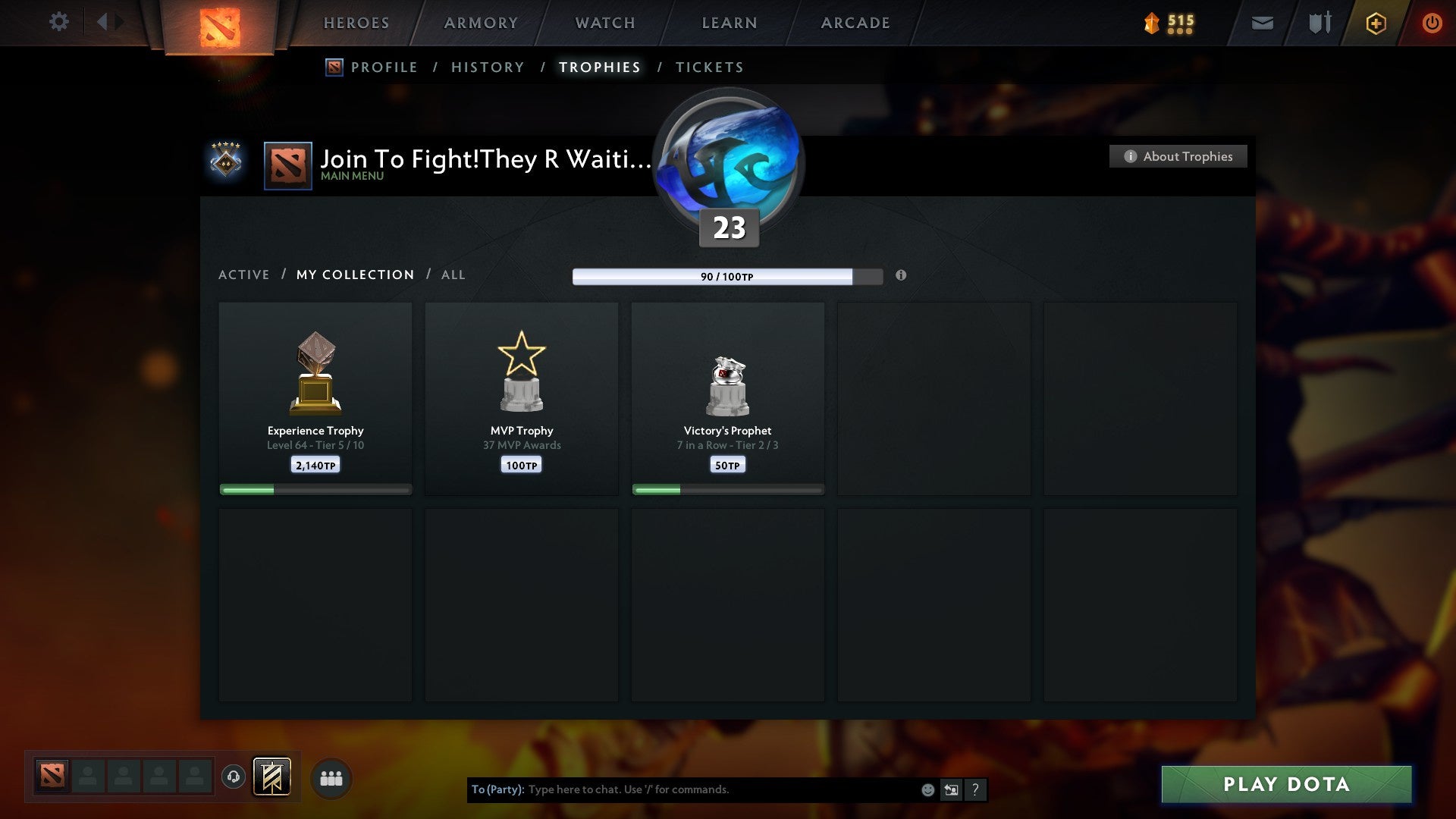Switch to the ALL trophies filter
1456x819 pixels.
coord(453,275)
